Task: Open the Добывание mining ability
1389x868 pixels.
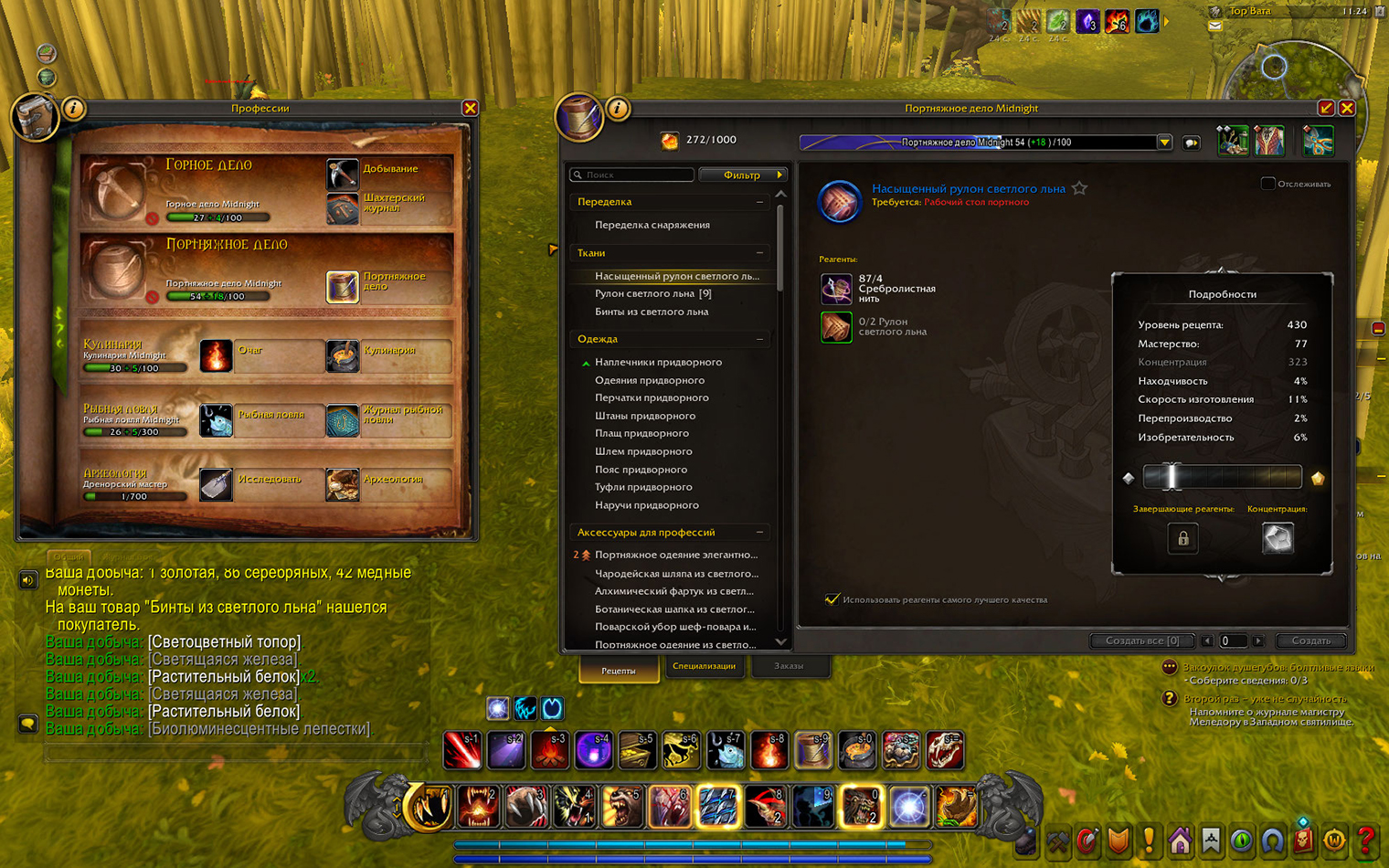Action: (342, 171)
